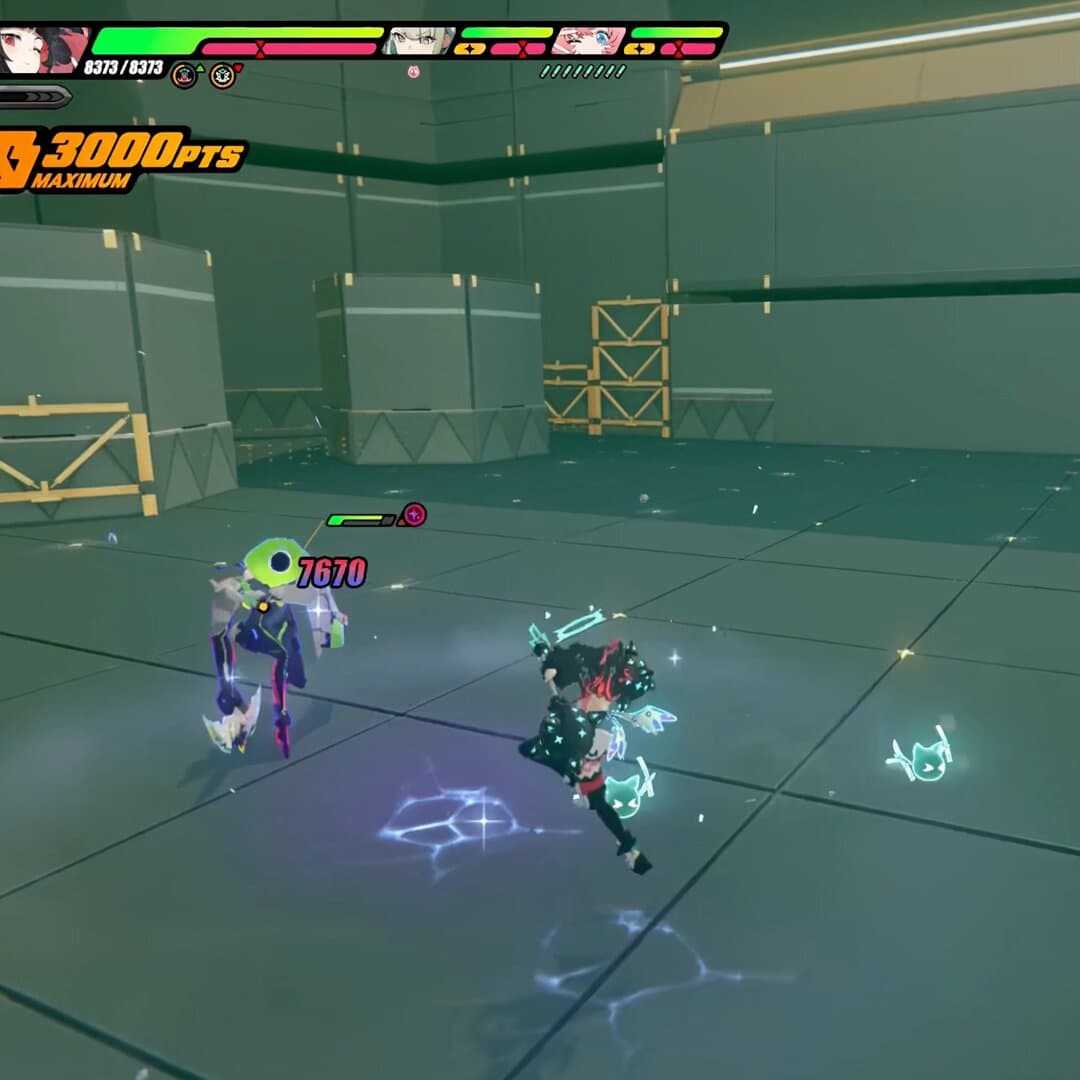Inspect the buff icon with green arrow

[184, 75]
